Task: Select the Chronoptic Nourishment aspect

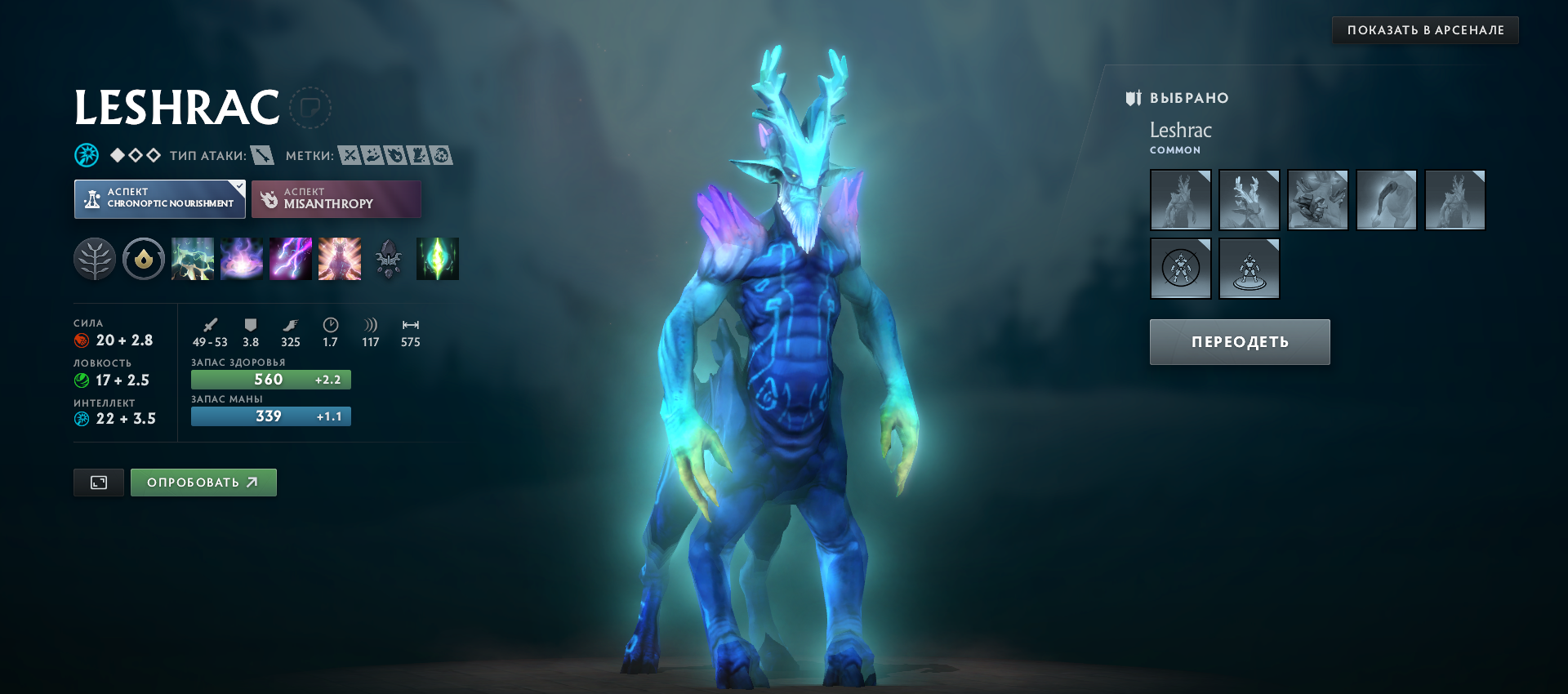Action: coord(160,199)
